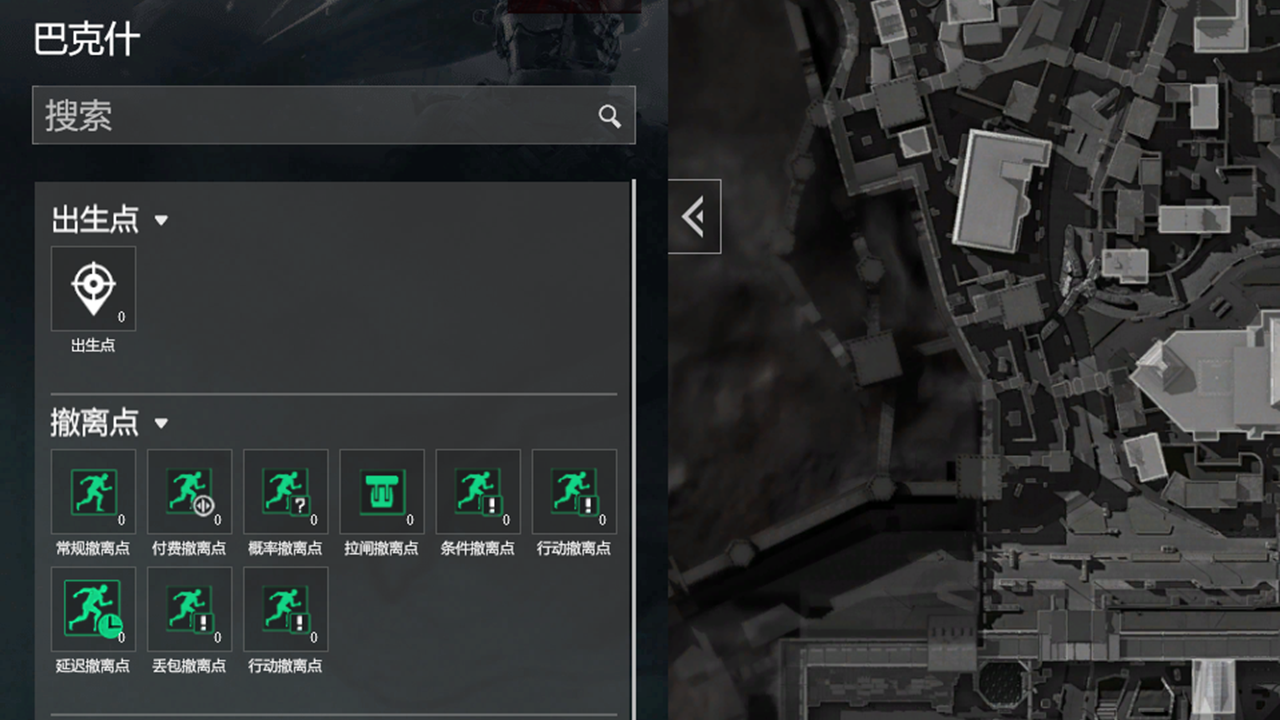Screen dimensions: 1280x720
Task: Click the magnifier icon in search bar
Action: click(x=610, y=116)
